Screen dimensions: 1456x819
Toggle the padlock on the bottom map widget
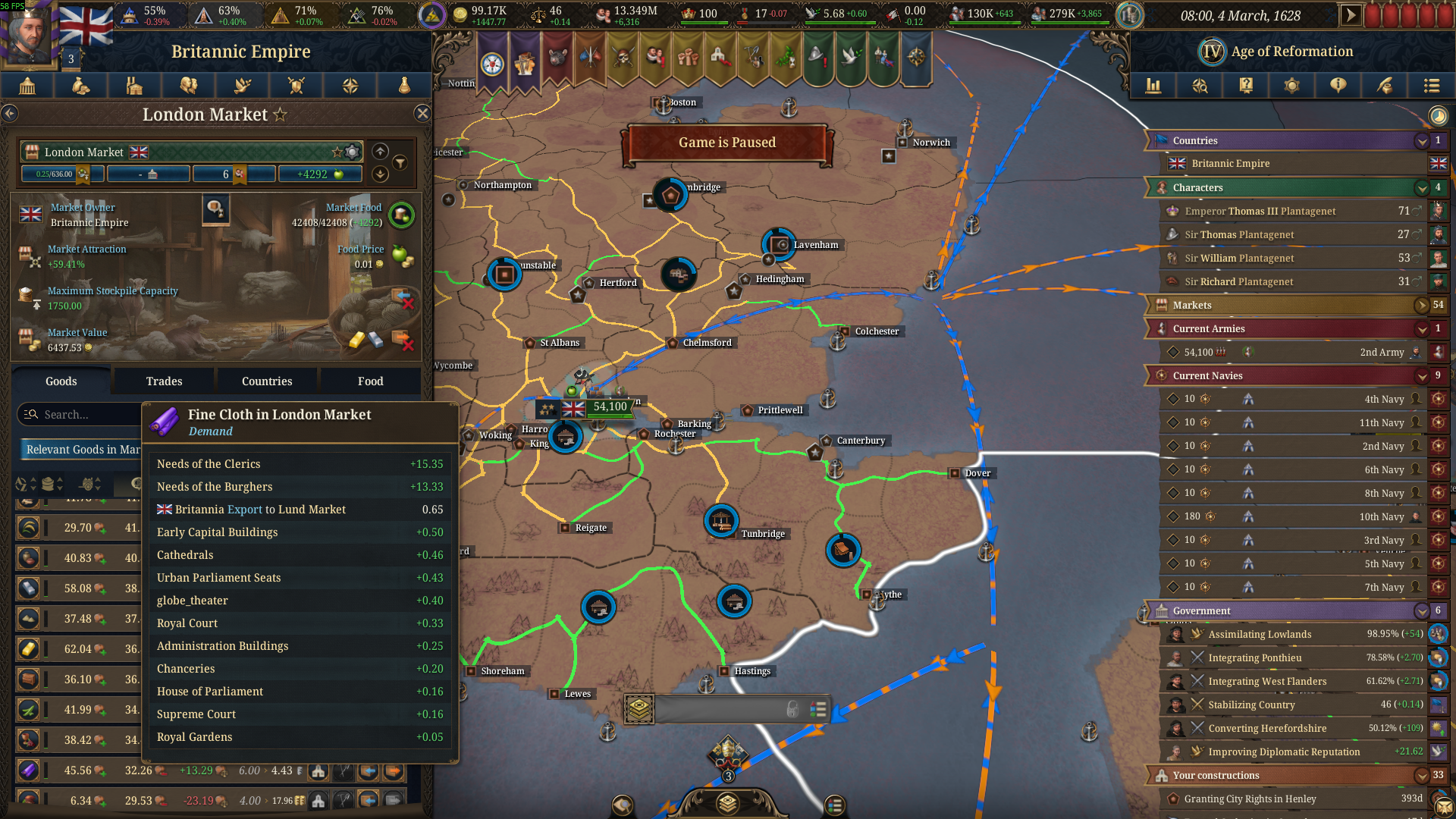pos(794,709)
